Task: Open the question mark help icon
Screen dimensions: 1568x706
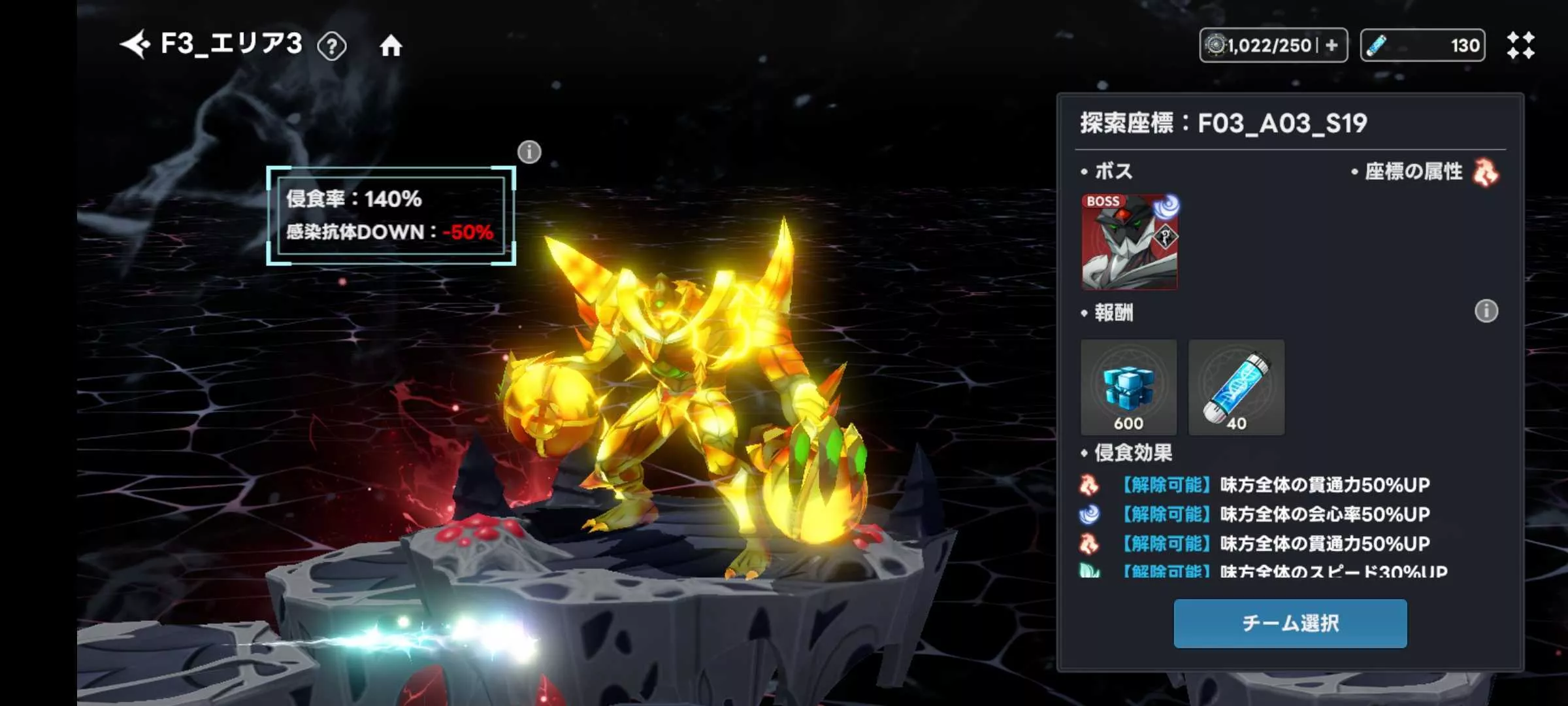Action: click(x=332, y=46)
